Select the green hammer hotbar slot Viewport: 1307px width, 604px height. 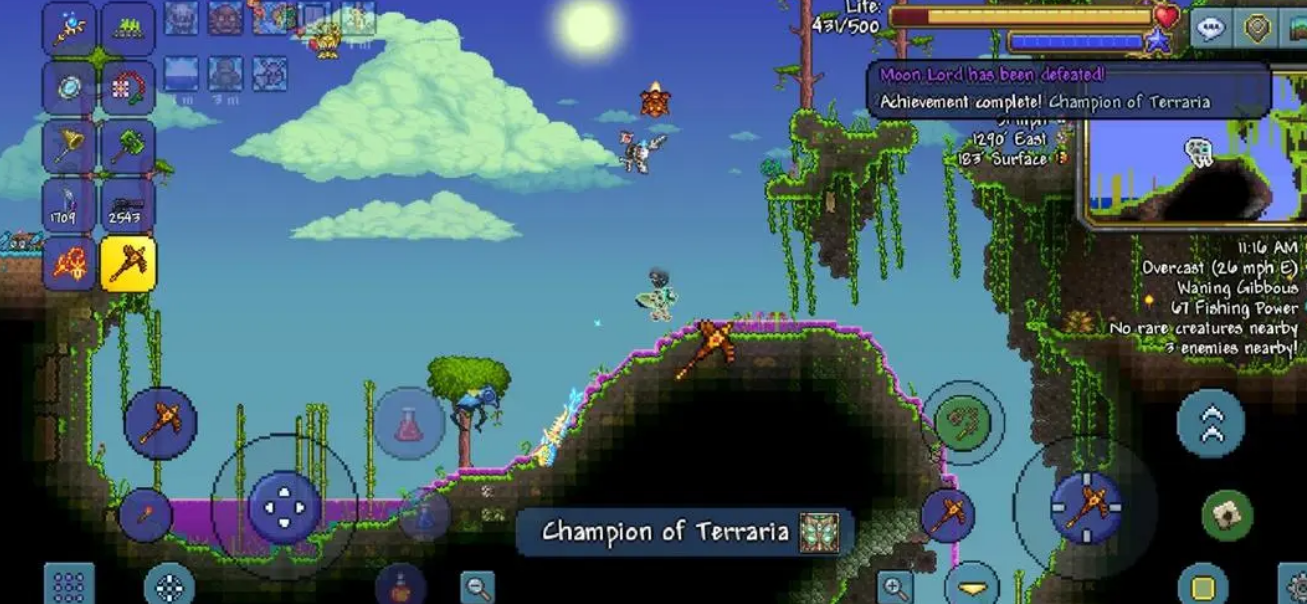click(128, 147)
